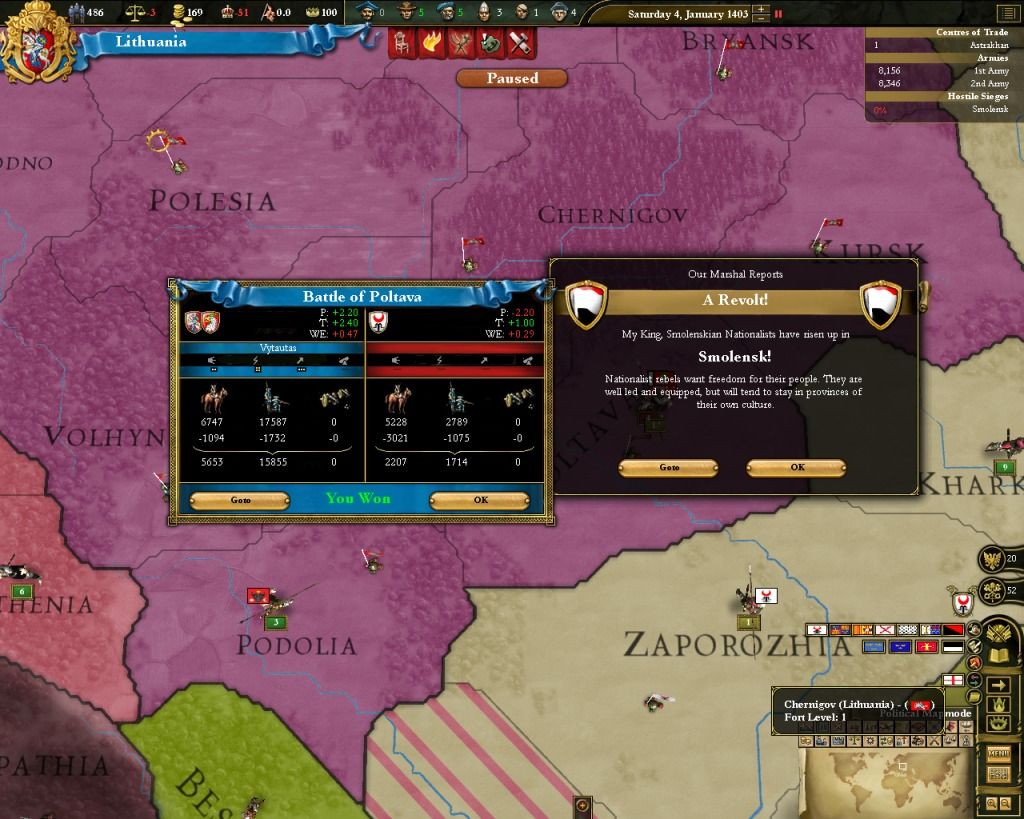Open the Lithuania coat of arms shield
The height and width of the screenshot is (819, 1024).
pyautogui.click(x=38, y=42)
